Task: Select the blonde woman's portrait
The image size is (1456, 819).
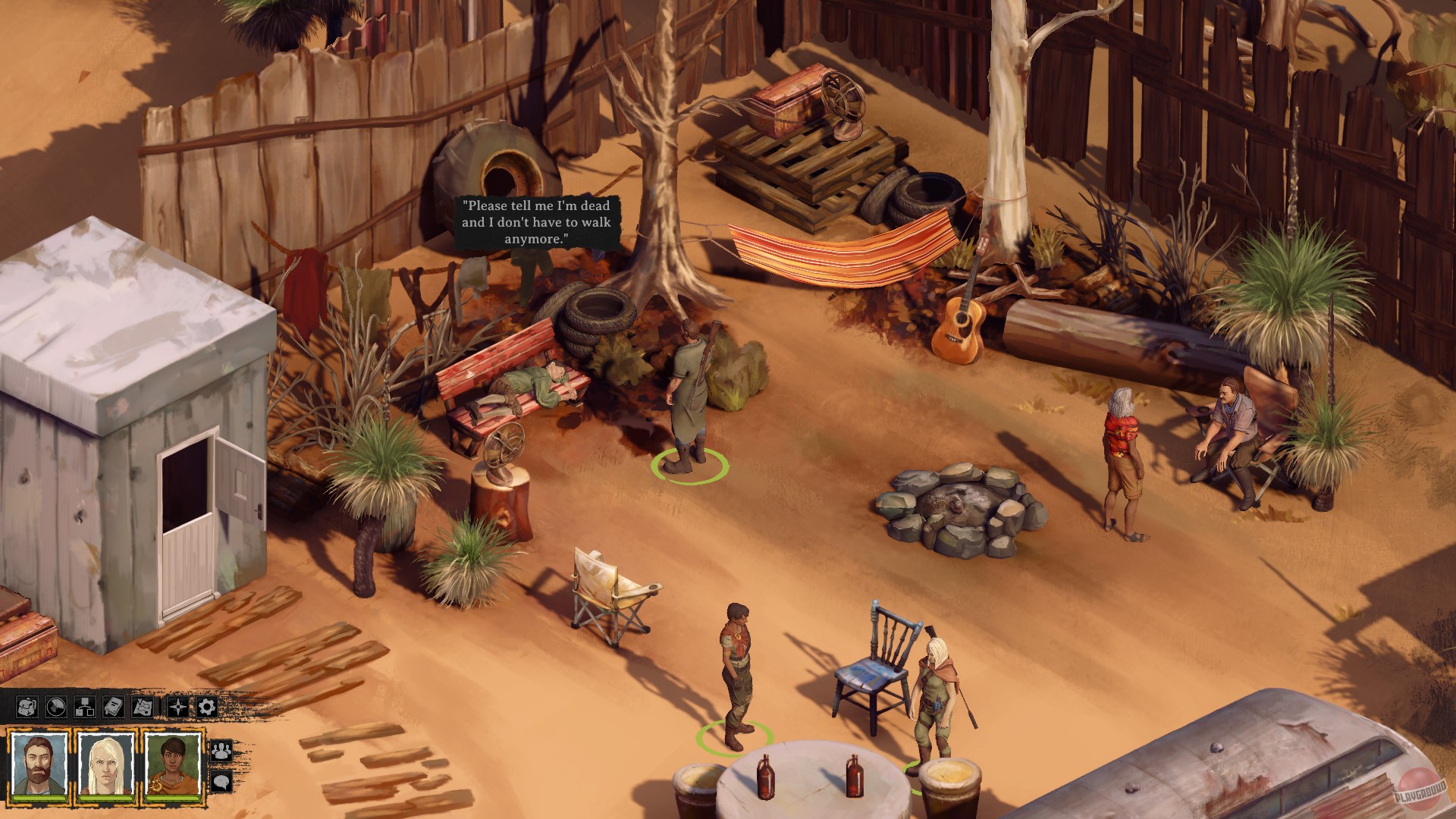Action: 106,762
